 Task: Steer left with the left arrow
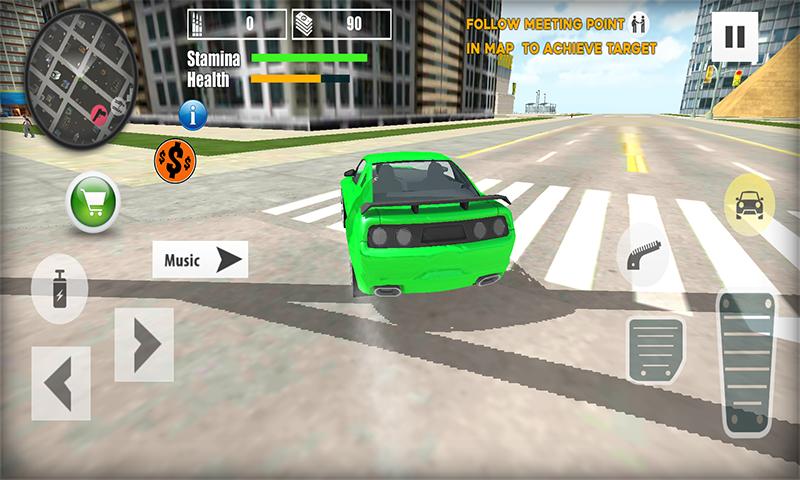click(x=61, y=383)
